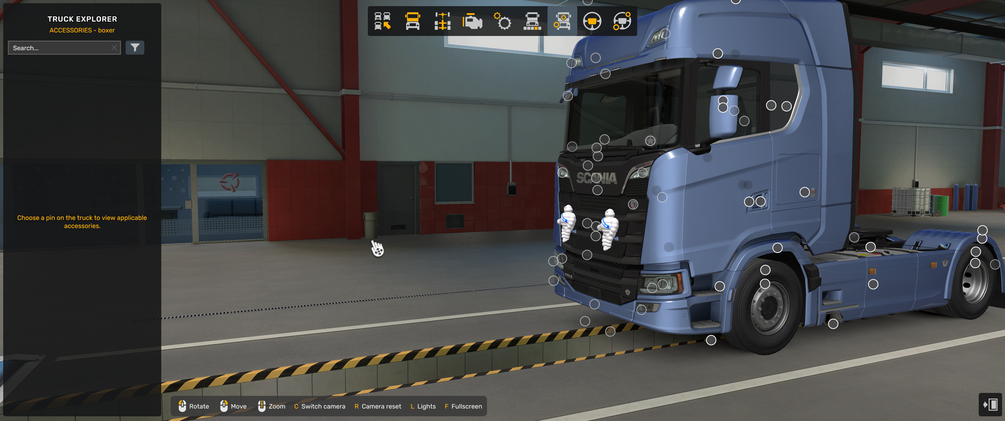
Task: Open the interior accessories steering wheel icon
Action: pyautogui.click(x=622, y=21)
